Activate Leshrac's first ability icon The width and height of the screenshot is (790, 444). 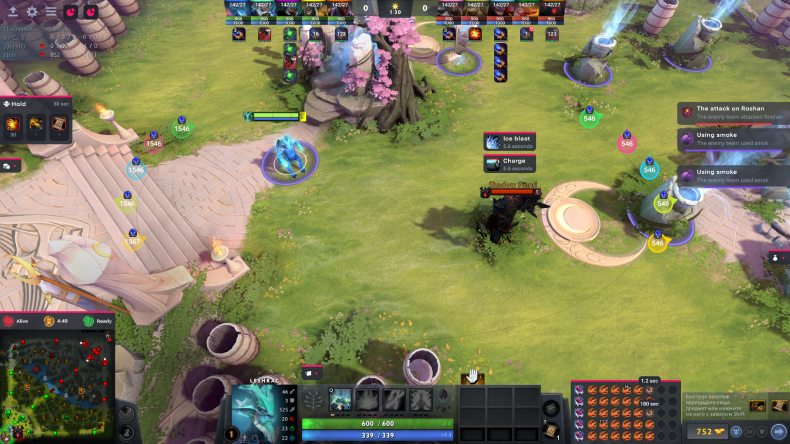click(341, 399)
